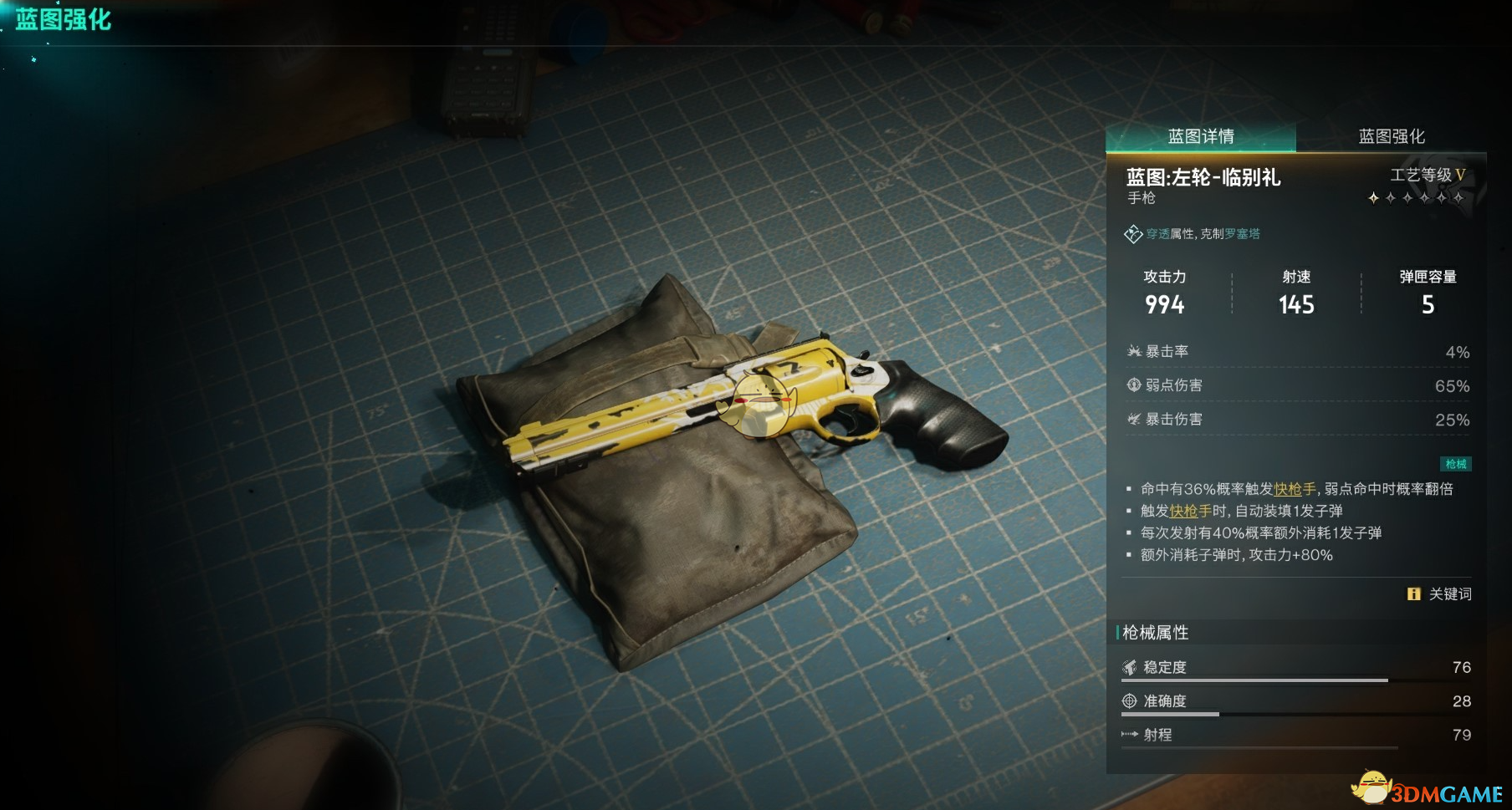The image size is (1512, 810).
Task: Show the 关键词 keyword explanations
Action: coord(1439,593)
